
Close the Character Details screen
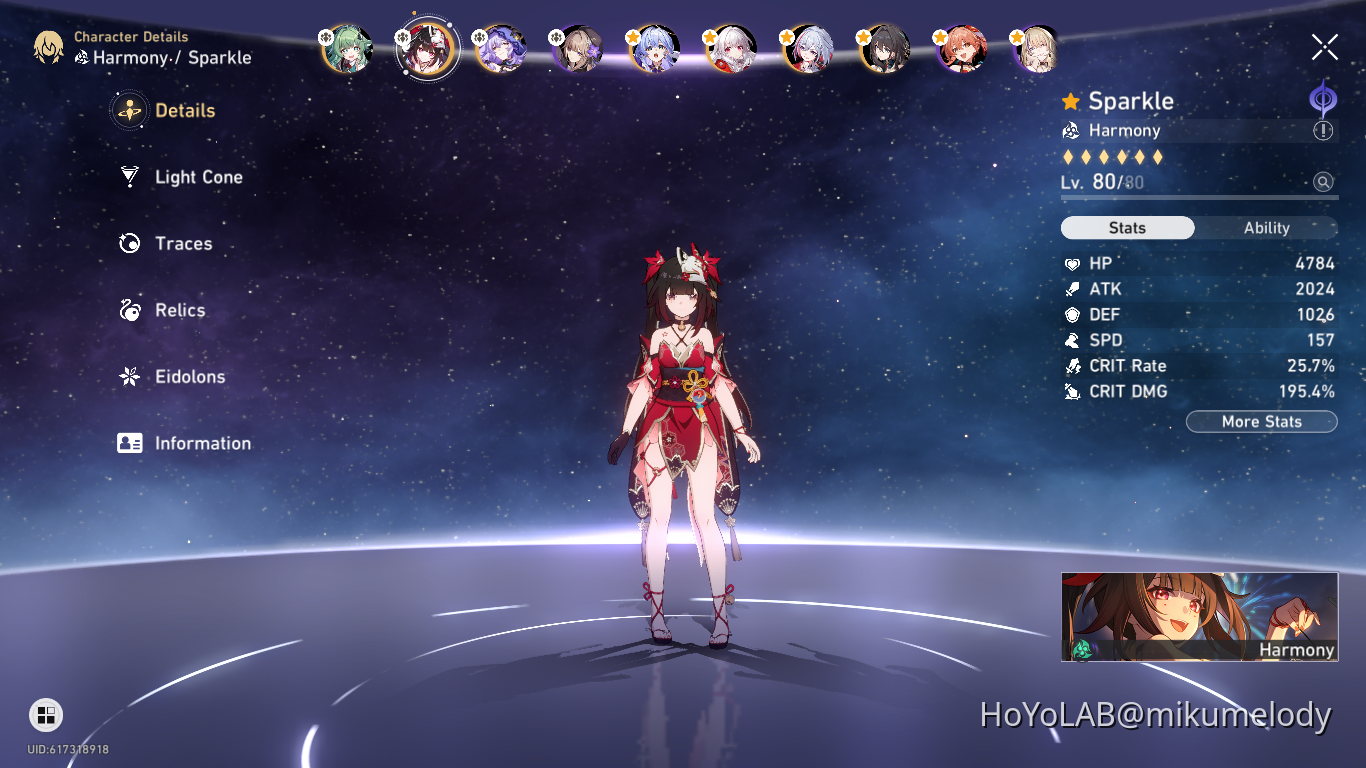click(x=1324, y=45)
